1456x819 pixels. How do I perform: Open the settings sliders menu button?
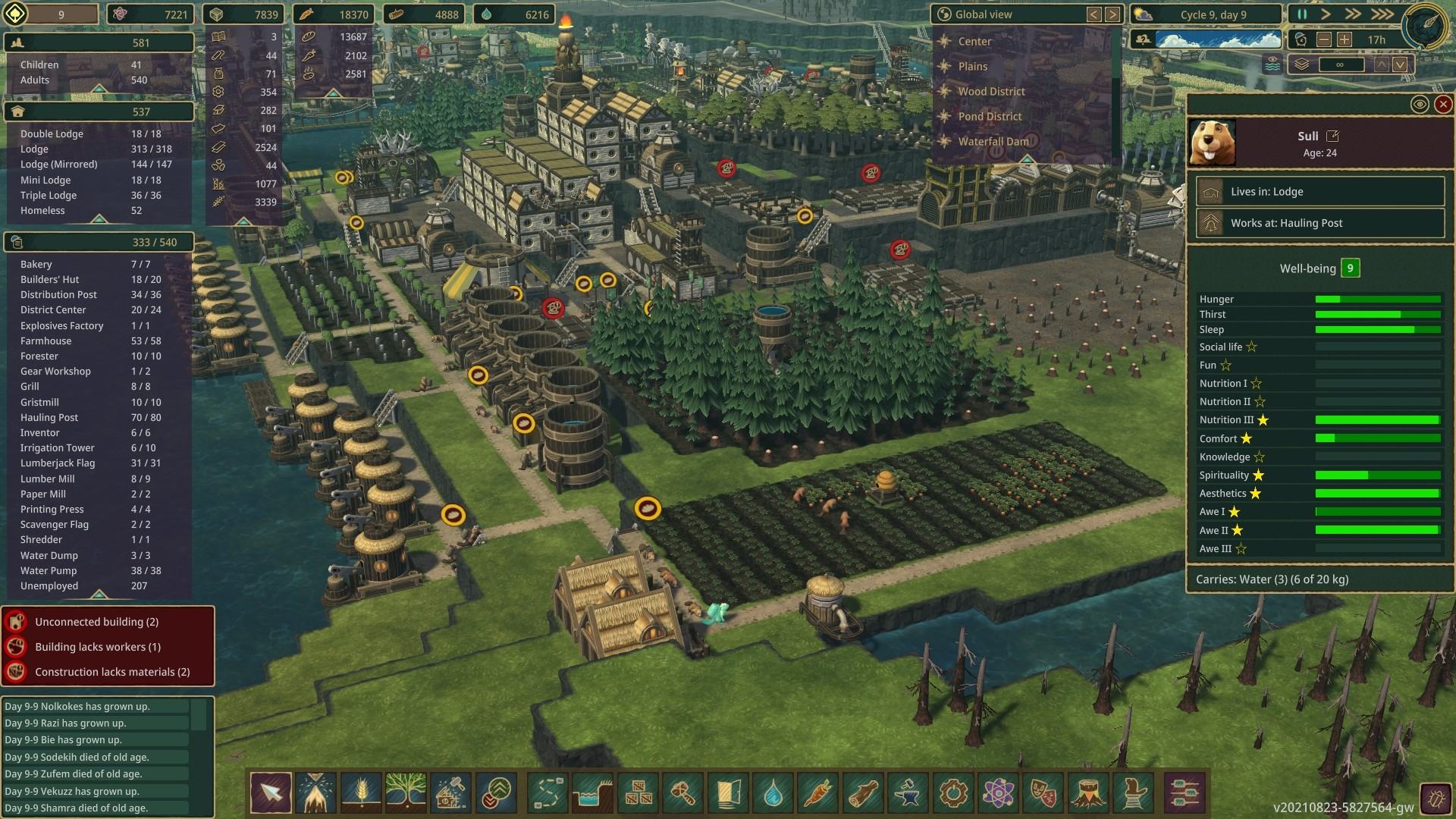click(x=1182, y=793)
